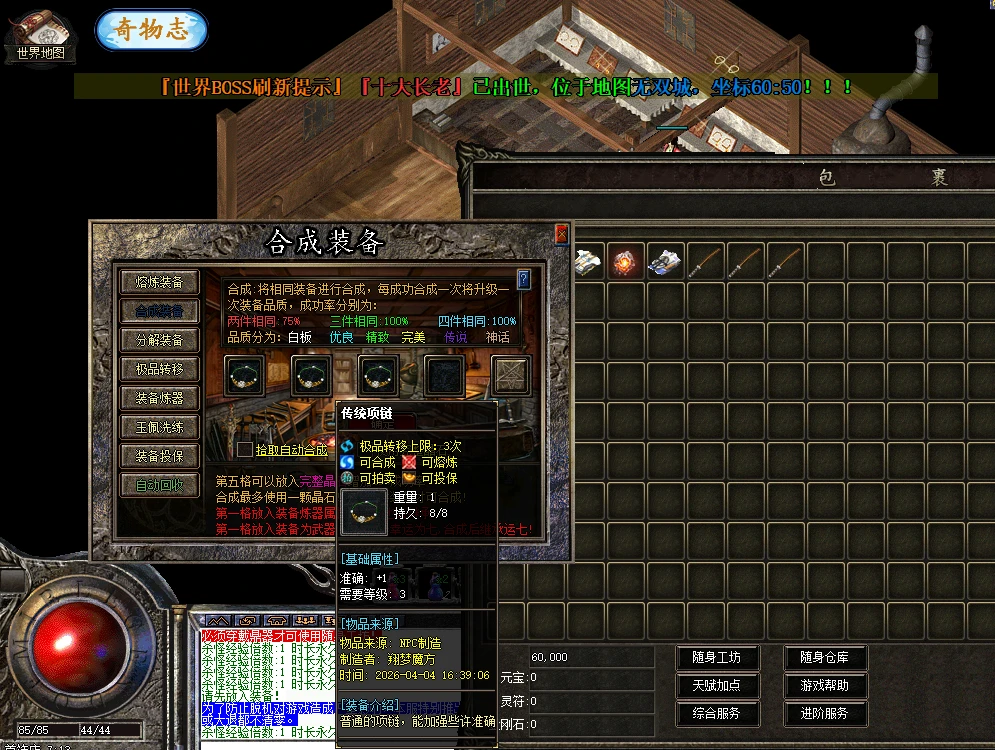Viewport: 995px width, 750px height.
Task: Choose the 装备炼器 tab
Action: (x=159, y=398)
